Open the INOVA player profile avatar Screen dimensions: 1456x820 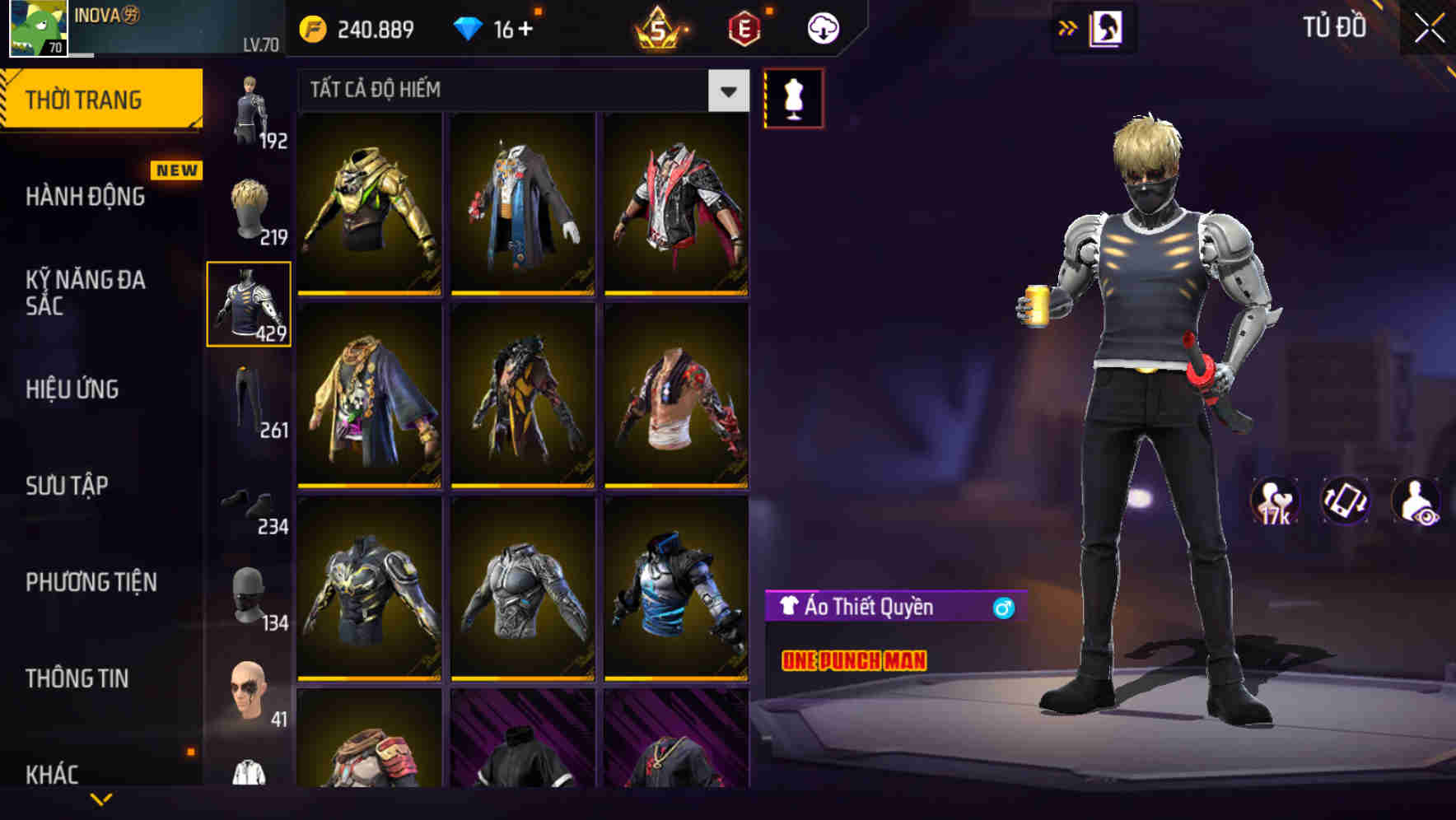pos(36,27)
